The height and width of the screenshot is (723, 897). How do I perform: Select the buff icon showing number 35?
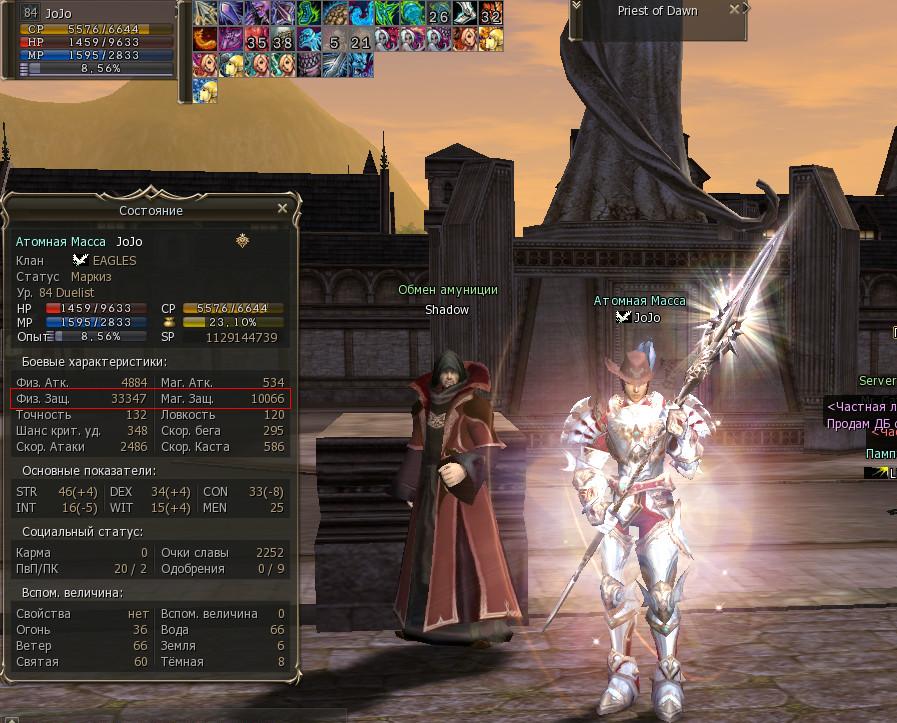click(x=256, y=39)
